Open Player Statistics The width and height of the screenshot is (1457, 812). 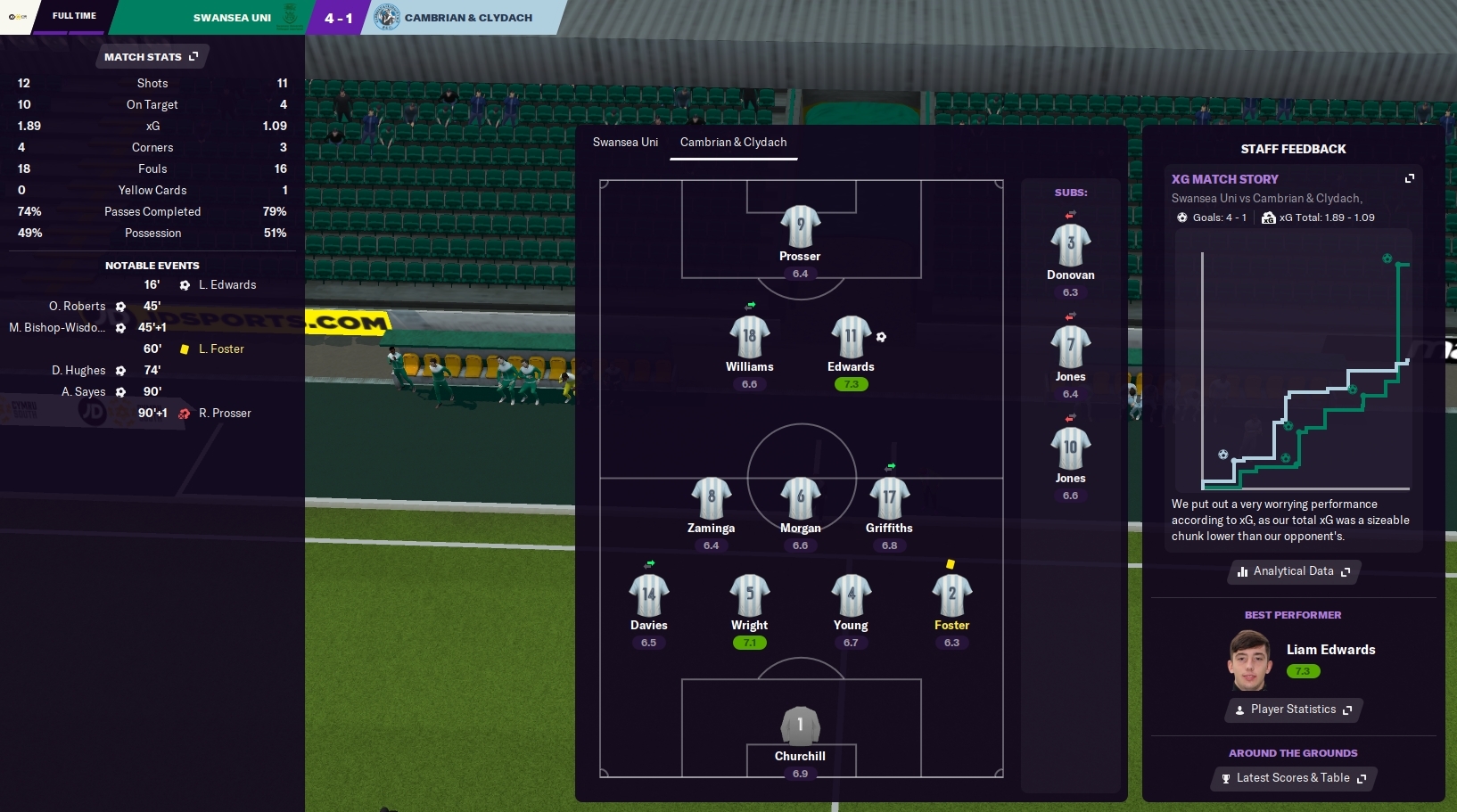(1293, 709)
